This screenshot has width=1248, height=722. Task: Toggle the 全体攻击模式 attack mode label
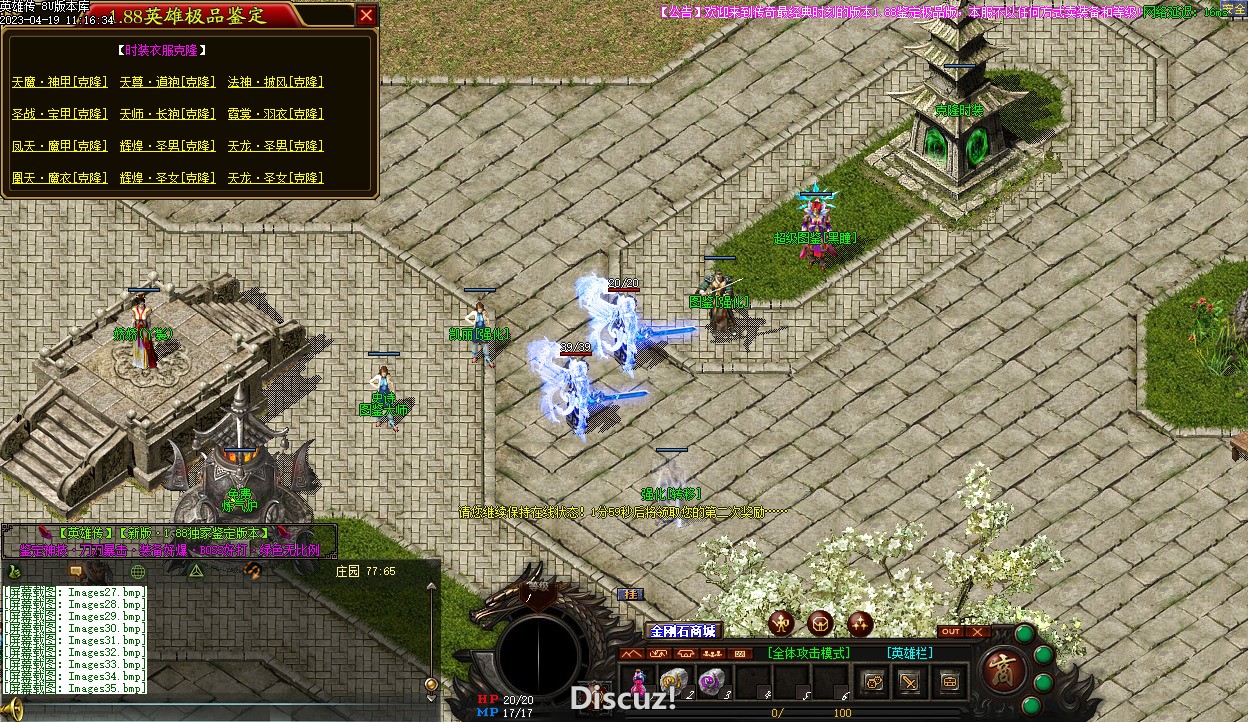pyautogui.click(x=808, y=653)
